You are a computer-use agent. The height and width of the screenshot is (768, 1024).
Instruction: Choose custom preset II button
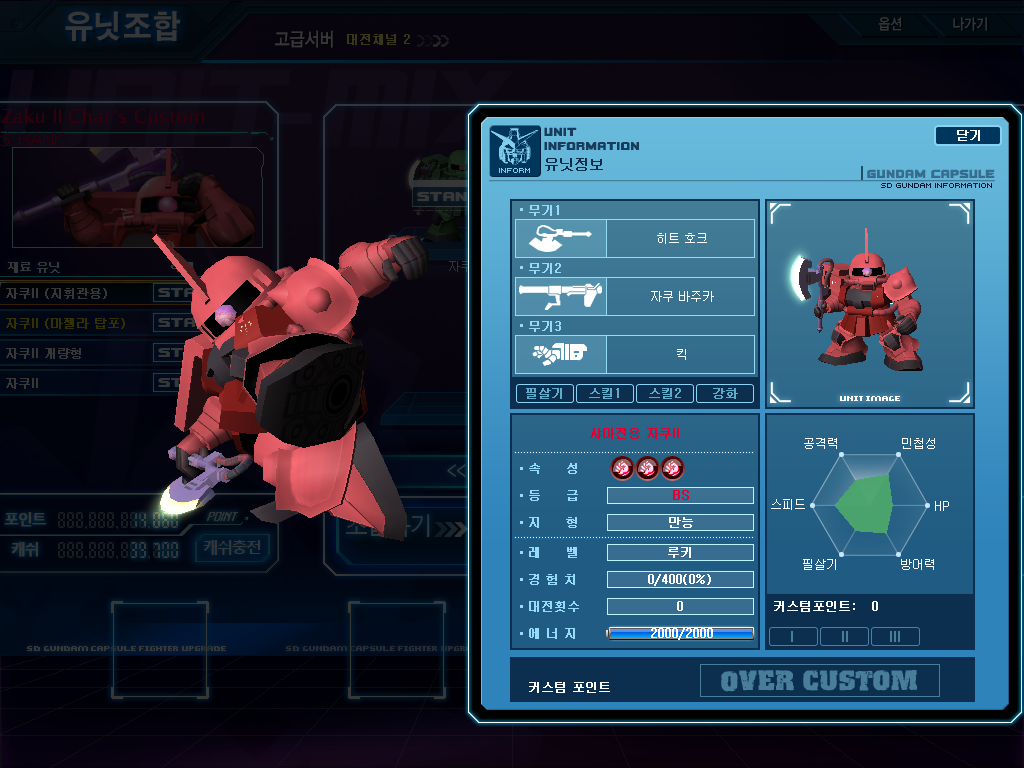(x=844, y=636)
